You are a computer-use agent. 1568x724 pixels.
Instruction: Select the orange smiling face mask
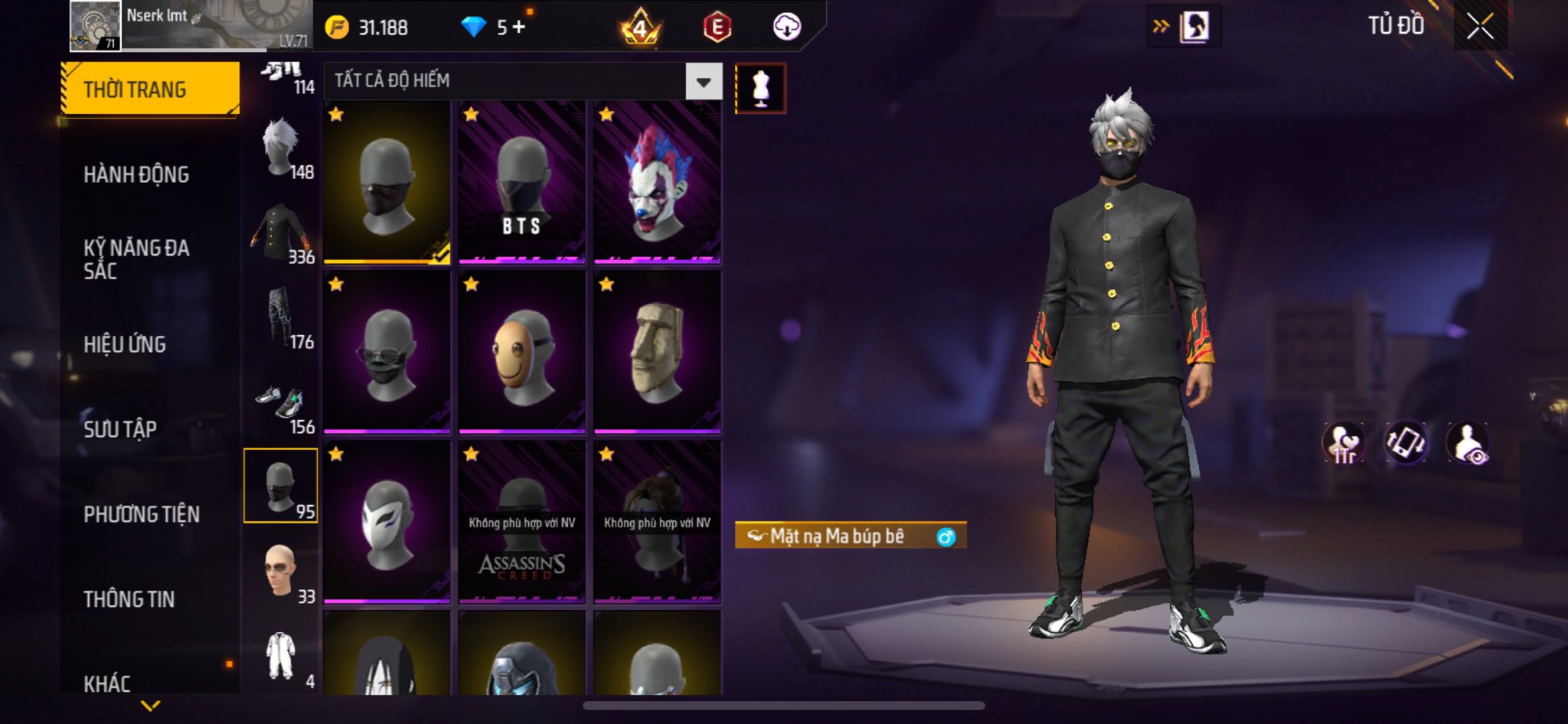521,352
